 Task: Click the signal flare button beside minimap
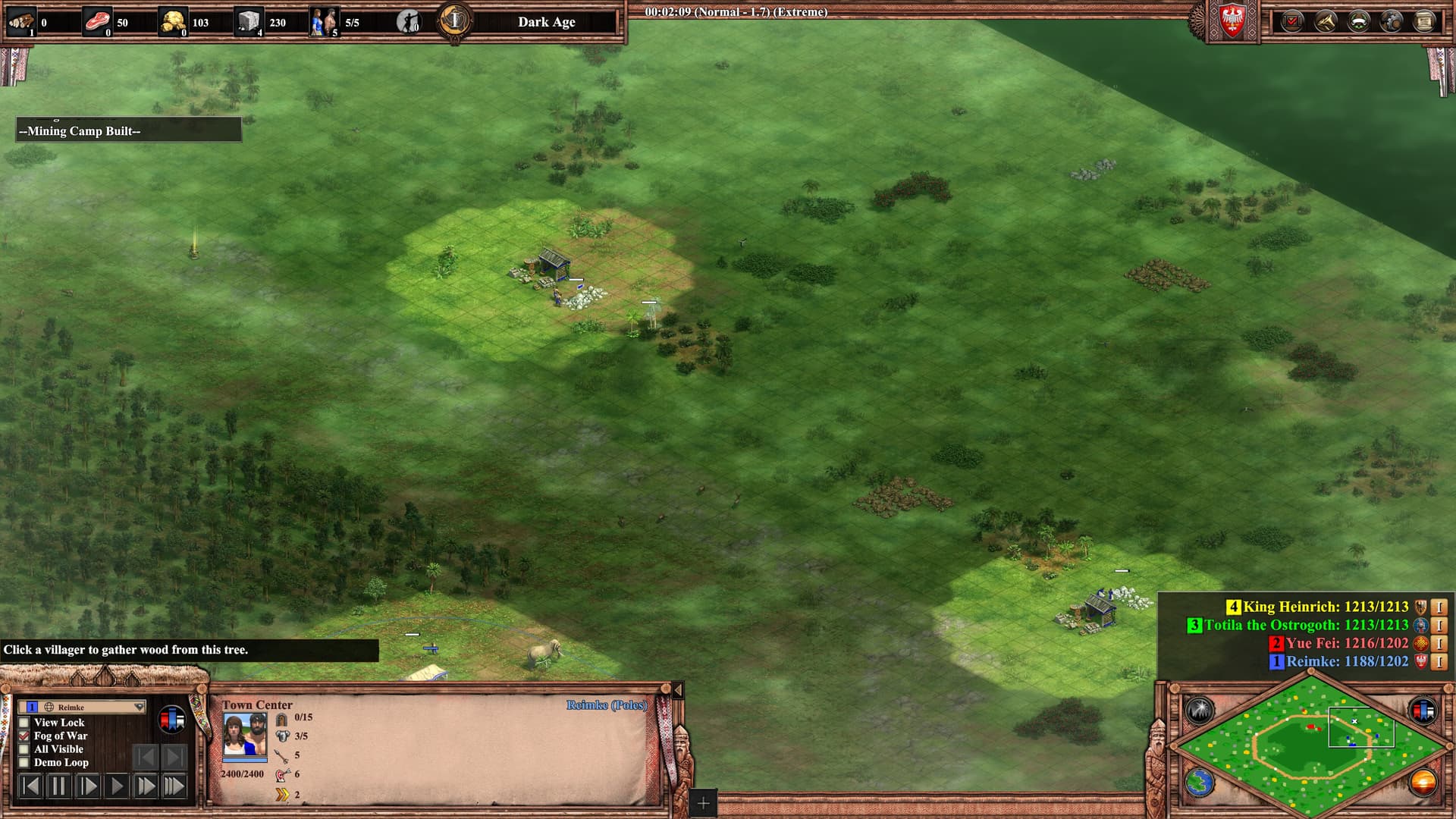(1200, 711)
